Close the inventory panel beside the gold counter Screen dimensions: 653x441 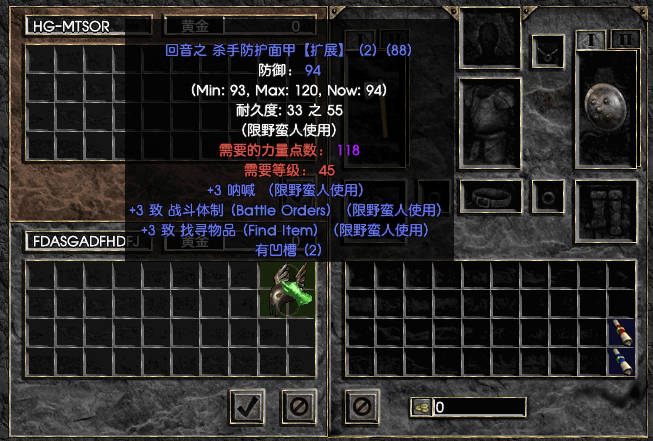click(362, 406)
